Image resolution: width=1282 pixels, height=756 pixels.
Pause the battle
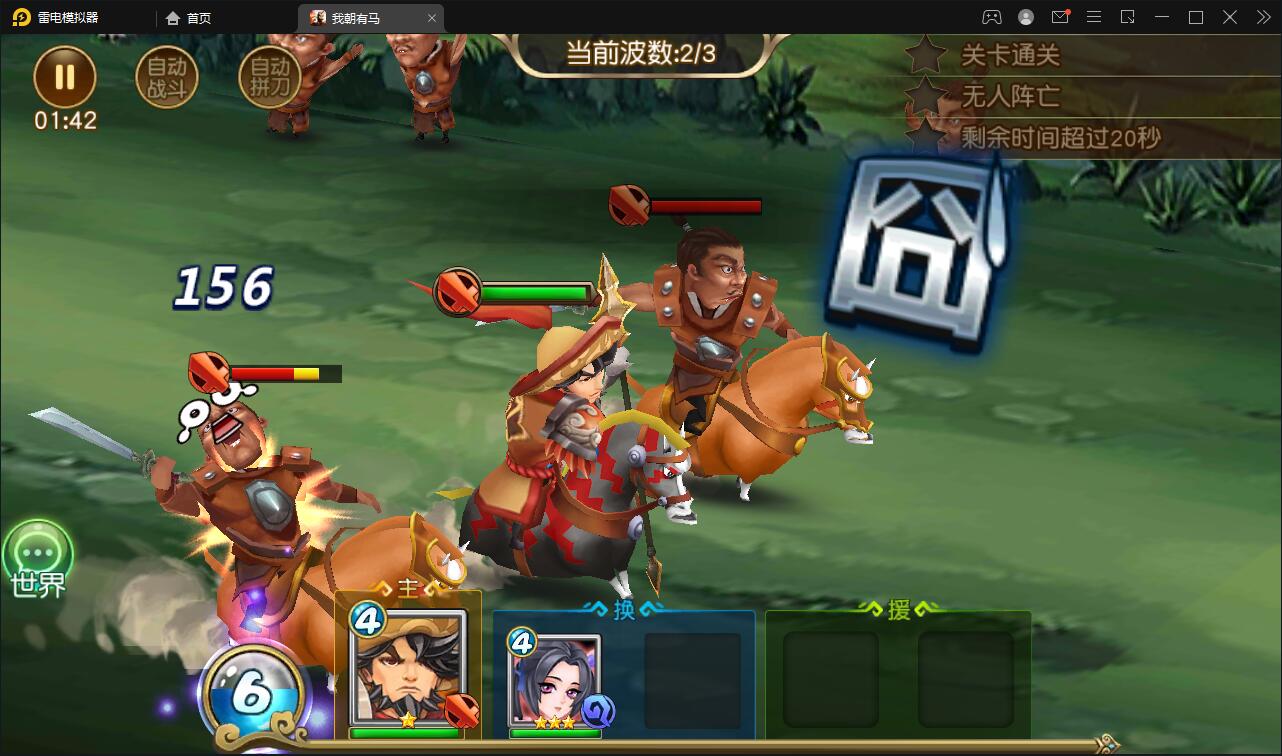coord(65,77)
